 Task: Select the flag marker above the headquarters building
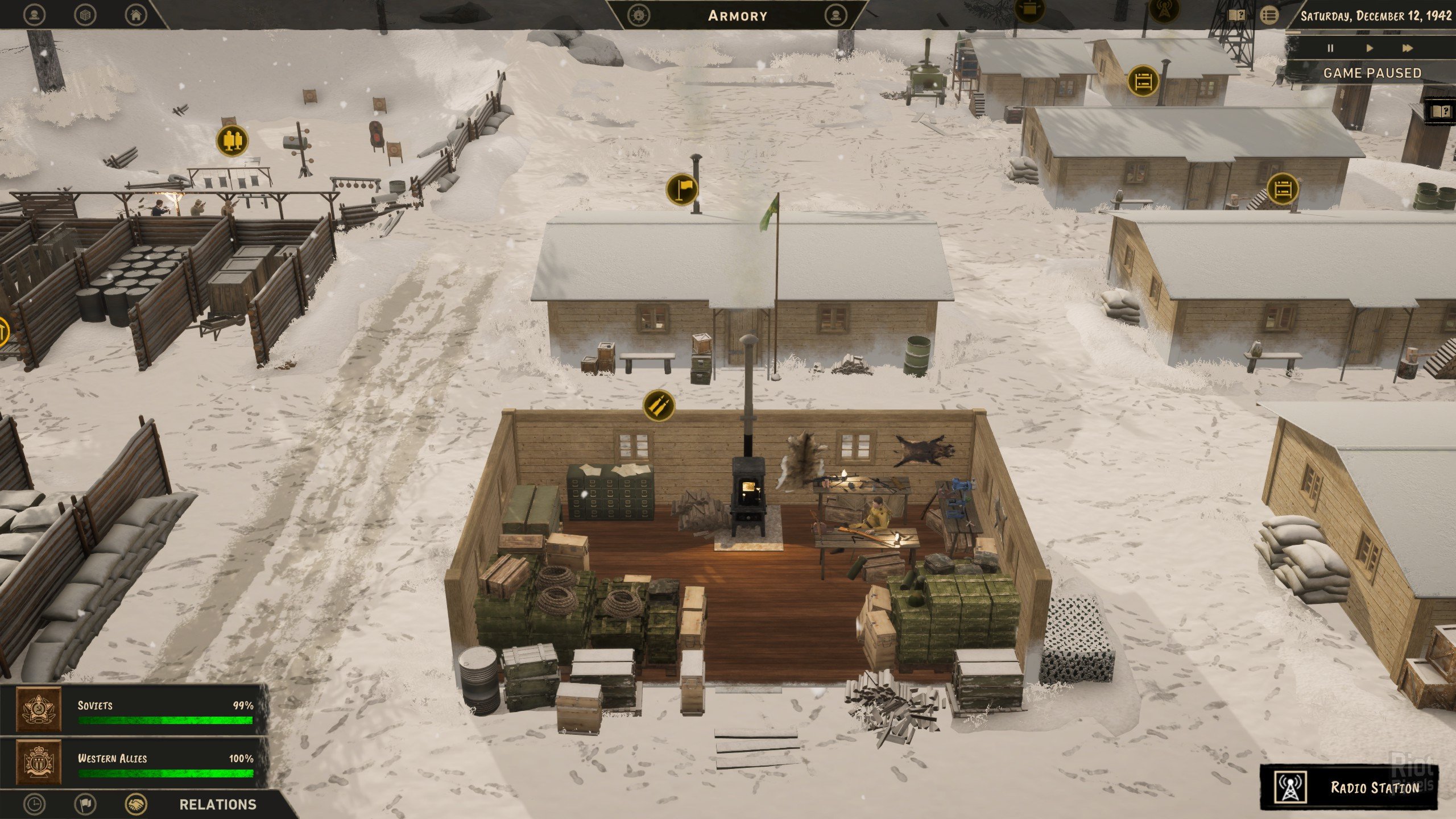click(x=682, y=189)
